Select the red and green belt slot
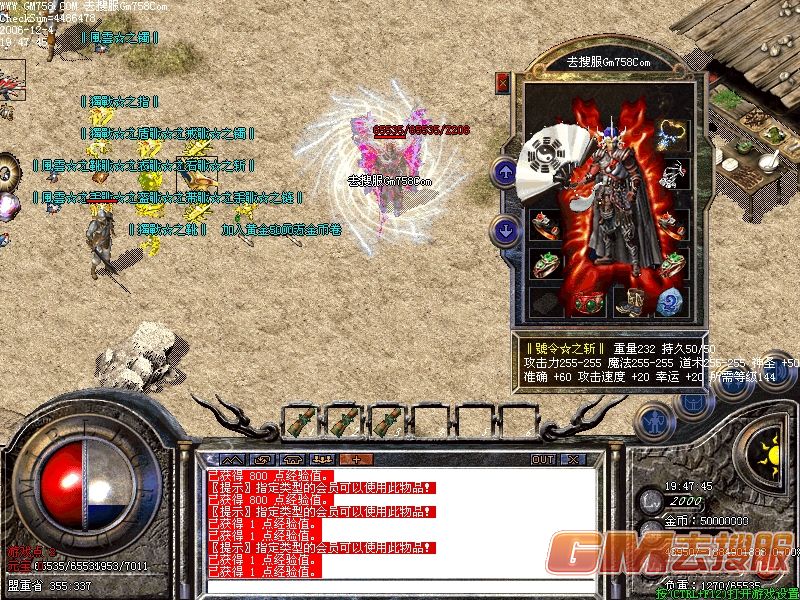 point(588,301)
